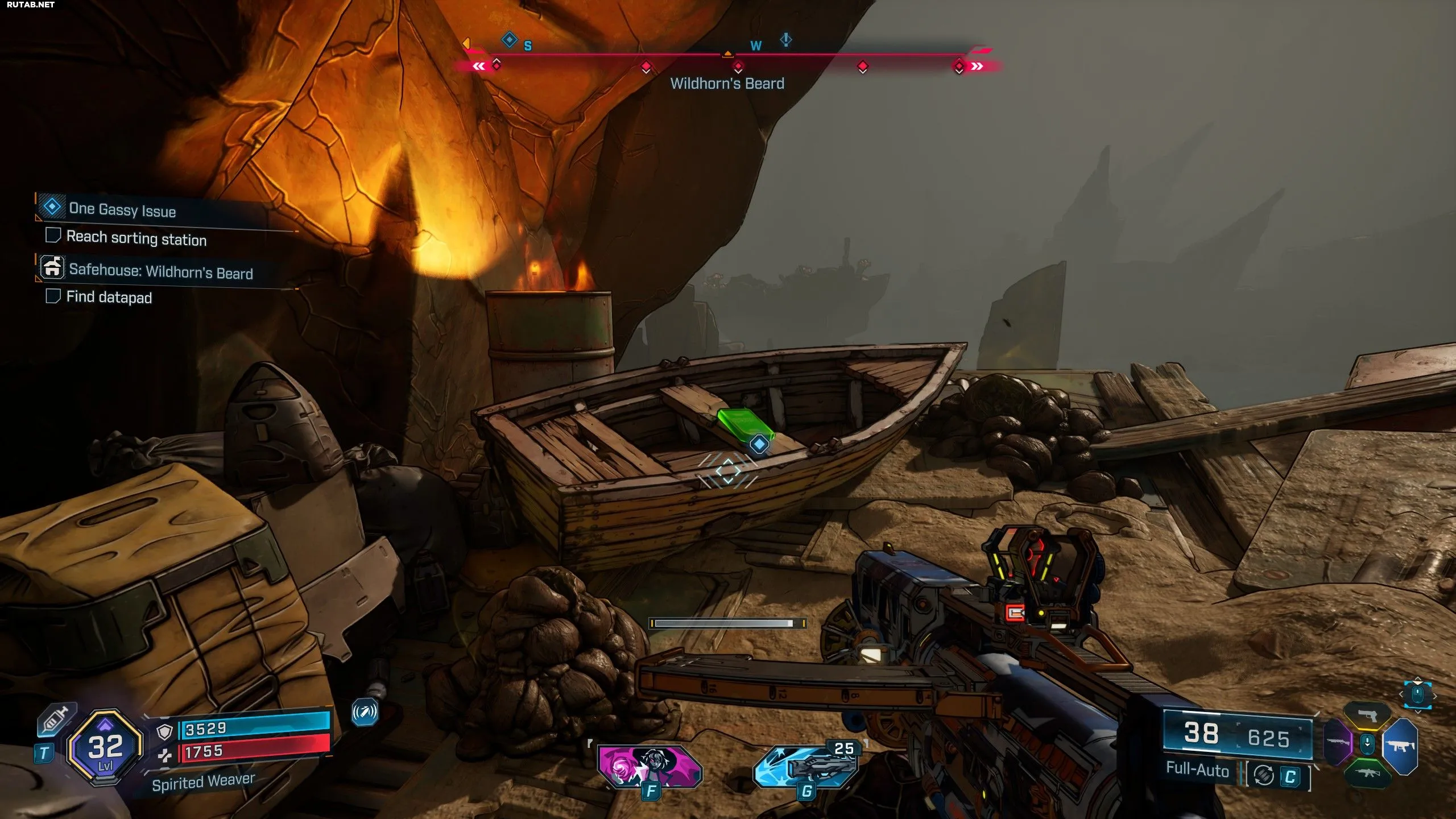Select the blue ordnance launcher icon
This screenshot has width=1456, height=819.
805,768
